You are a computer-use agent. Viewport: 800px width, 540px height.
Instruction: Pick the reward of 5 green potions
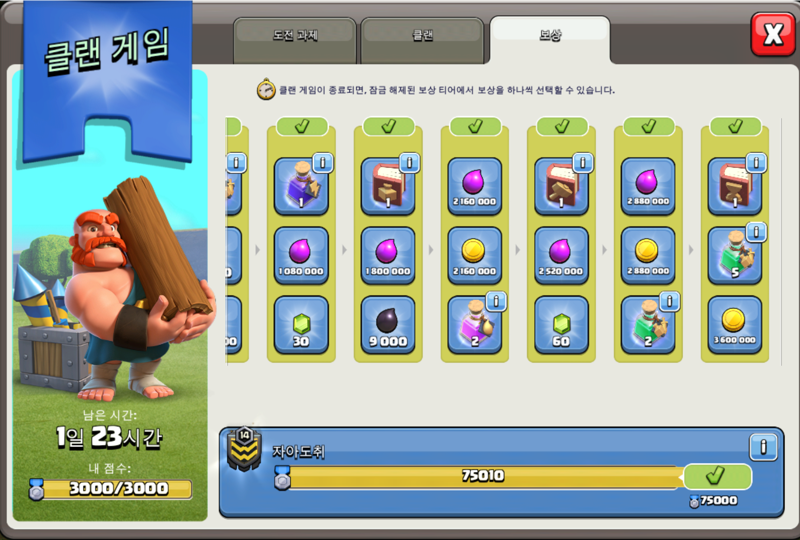point(735,255)
